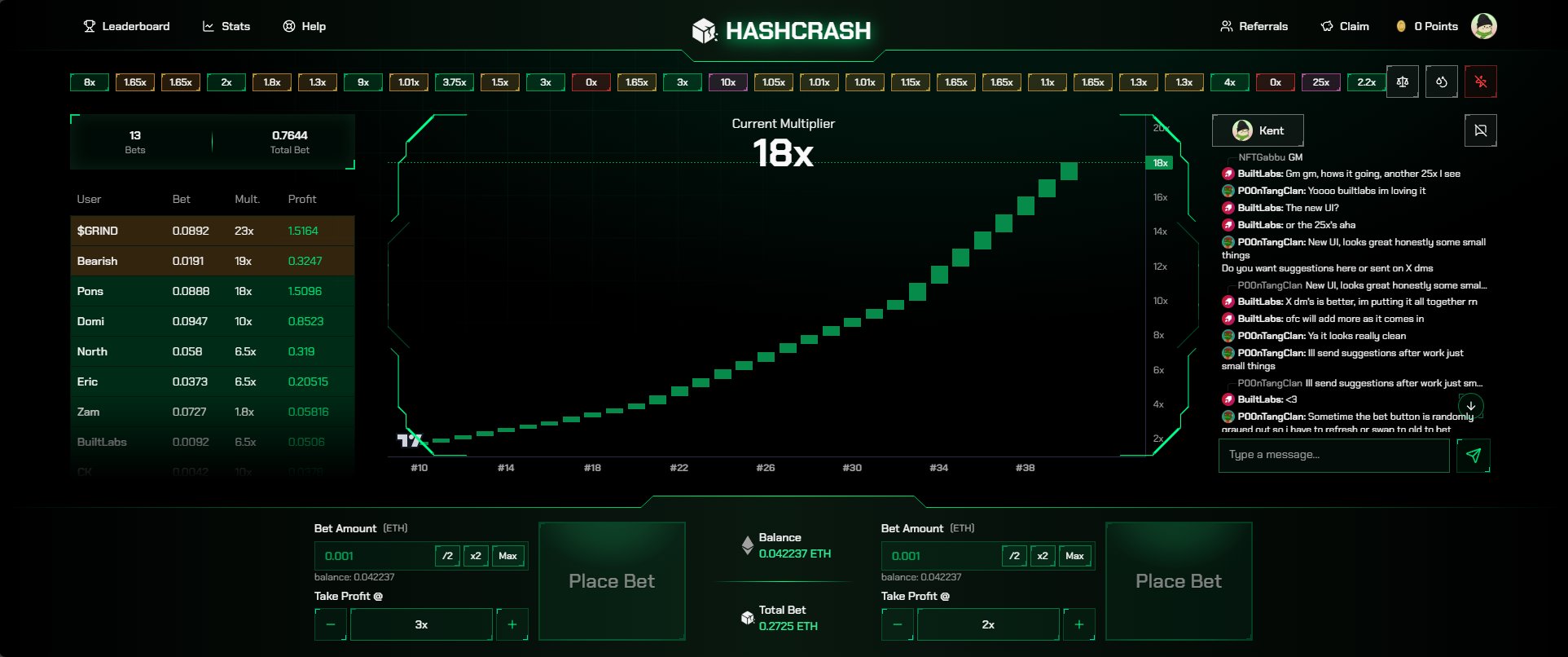Image resolution: width=1568 pixels, height=657 pixels.
Task: Open the Leaderboard from the top bar
Action: pos(126,26)
